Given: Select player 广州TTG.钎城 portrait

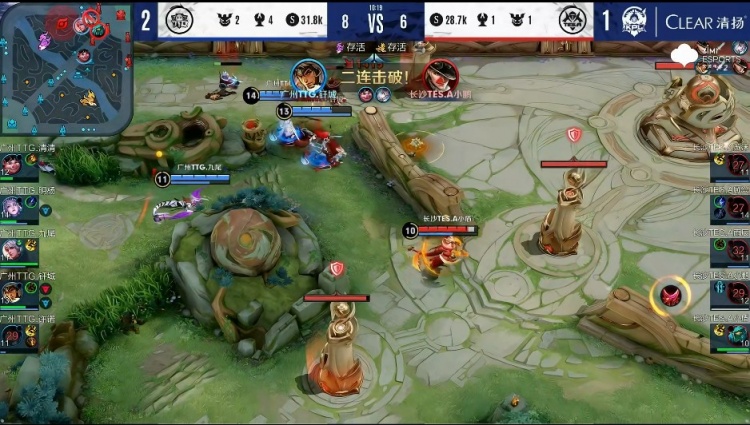Looking at the screenshot, I should click(14, 292).
